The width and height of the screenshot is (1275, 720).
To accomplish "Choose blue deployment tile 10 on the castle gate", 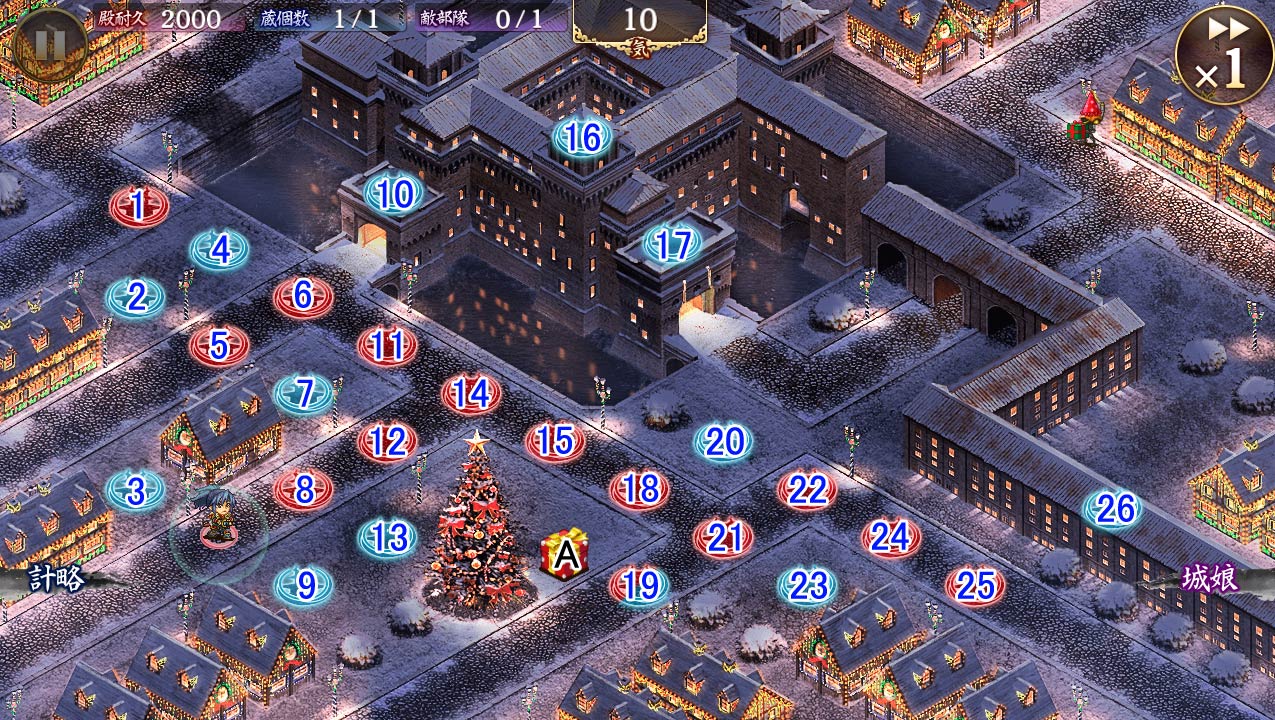I will (x=395, y=195).
